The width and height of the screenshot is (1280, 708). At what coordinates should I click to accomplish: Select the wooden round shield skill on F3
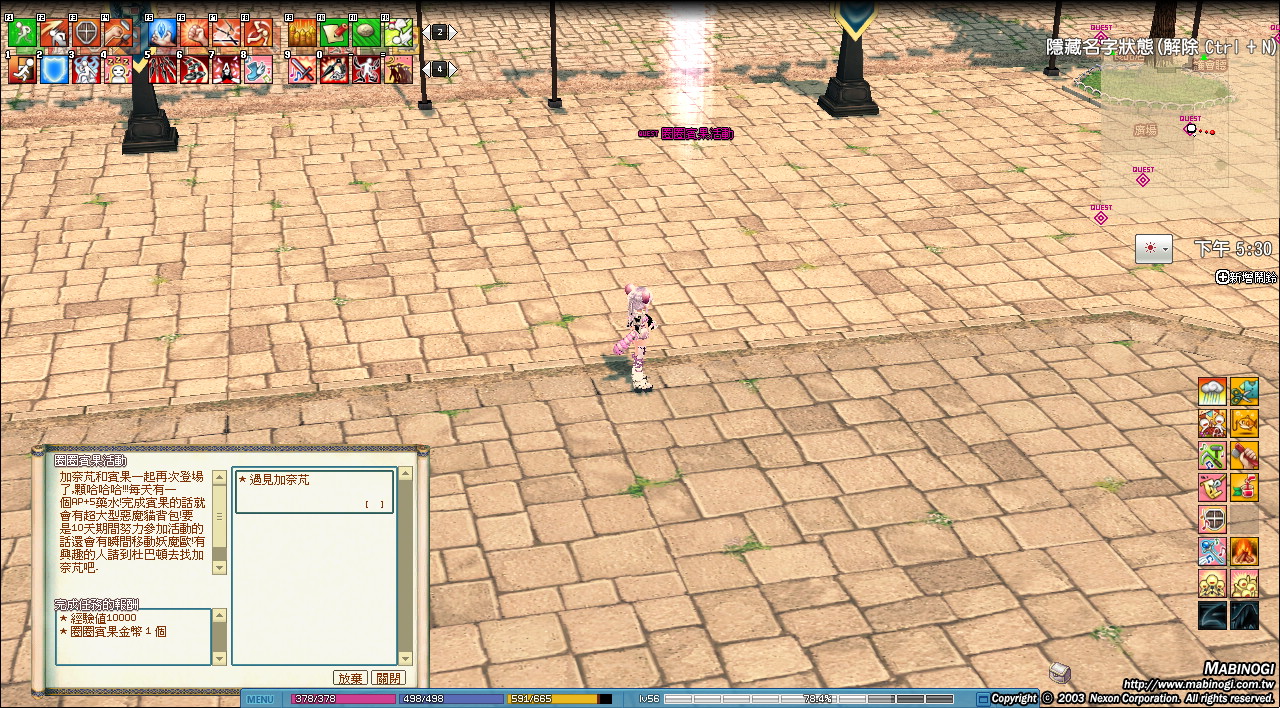(x=87, y=33)
